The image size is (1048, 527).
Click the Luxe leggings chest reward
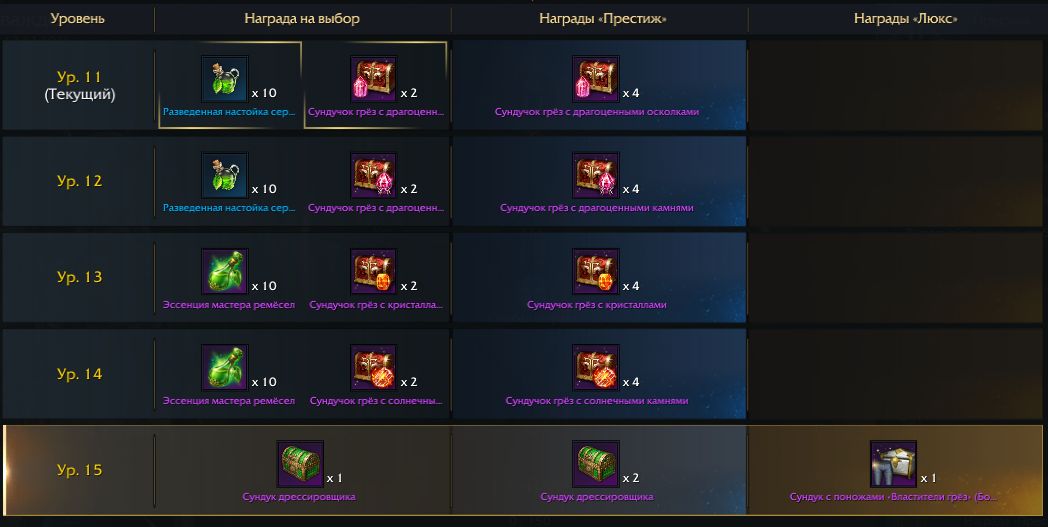pos(893,464)
